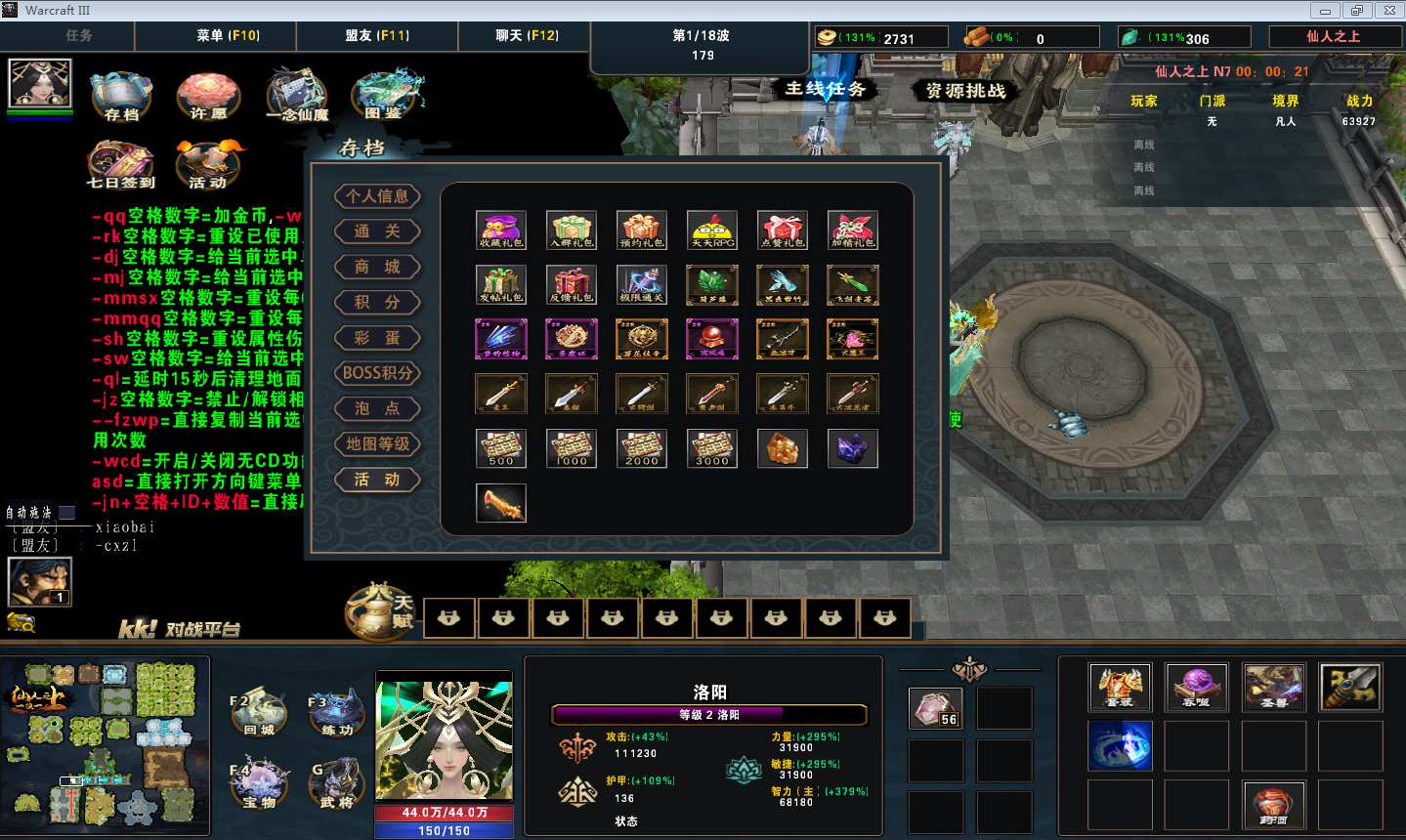
Task: Open the 菜单 (F10) menu
Action: [229, 35]
